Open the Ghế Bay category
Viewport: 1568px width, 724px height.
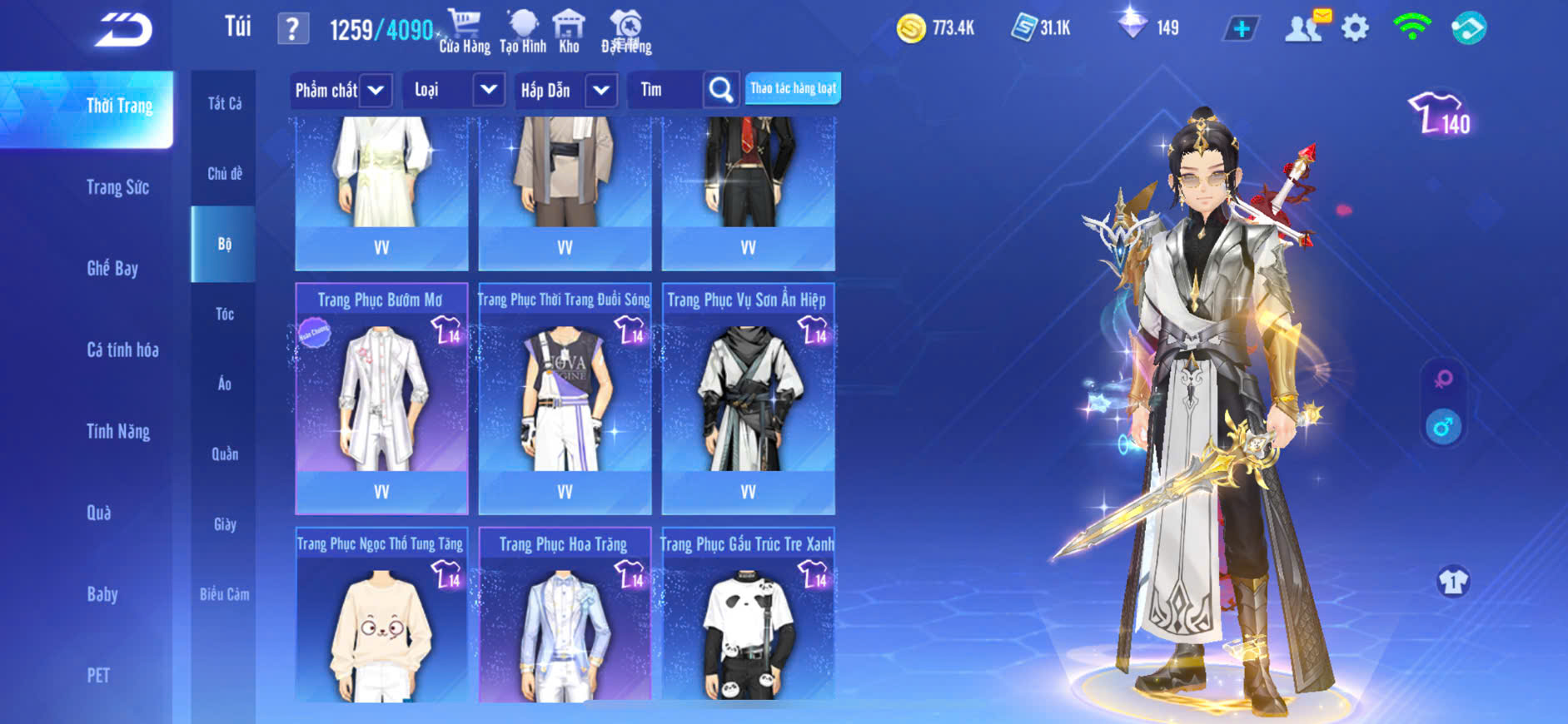(112, 268)
